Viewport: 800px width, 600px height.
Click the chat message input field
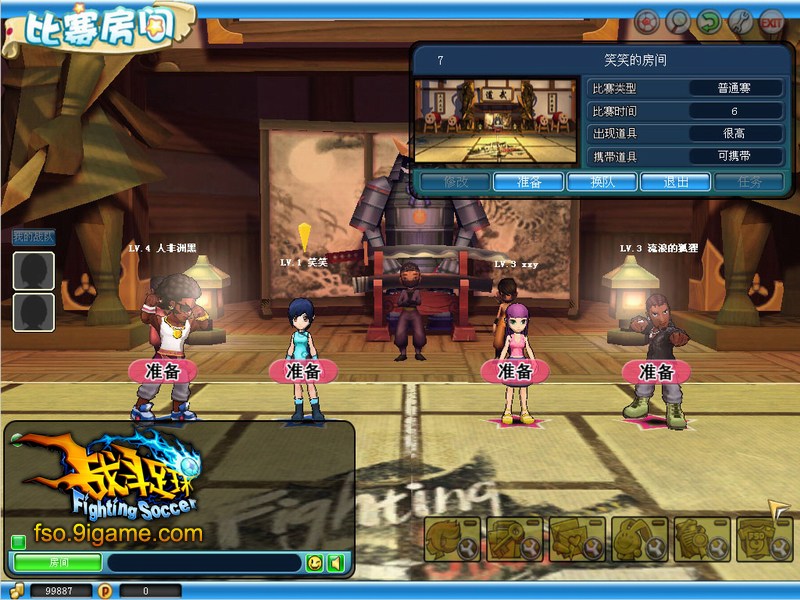[203, 563]
